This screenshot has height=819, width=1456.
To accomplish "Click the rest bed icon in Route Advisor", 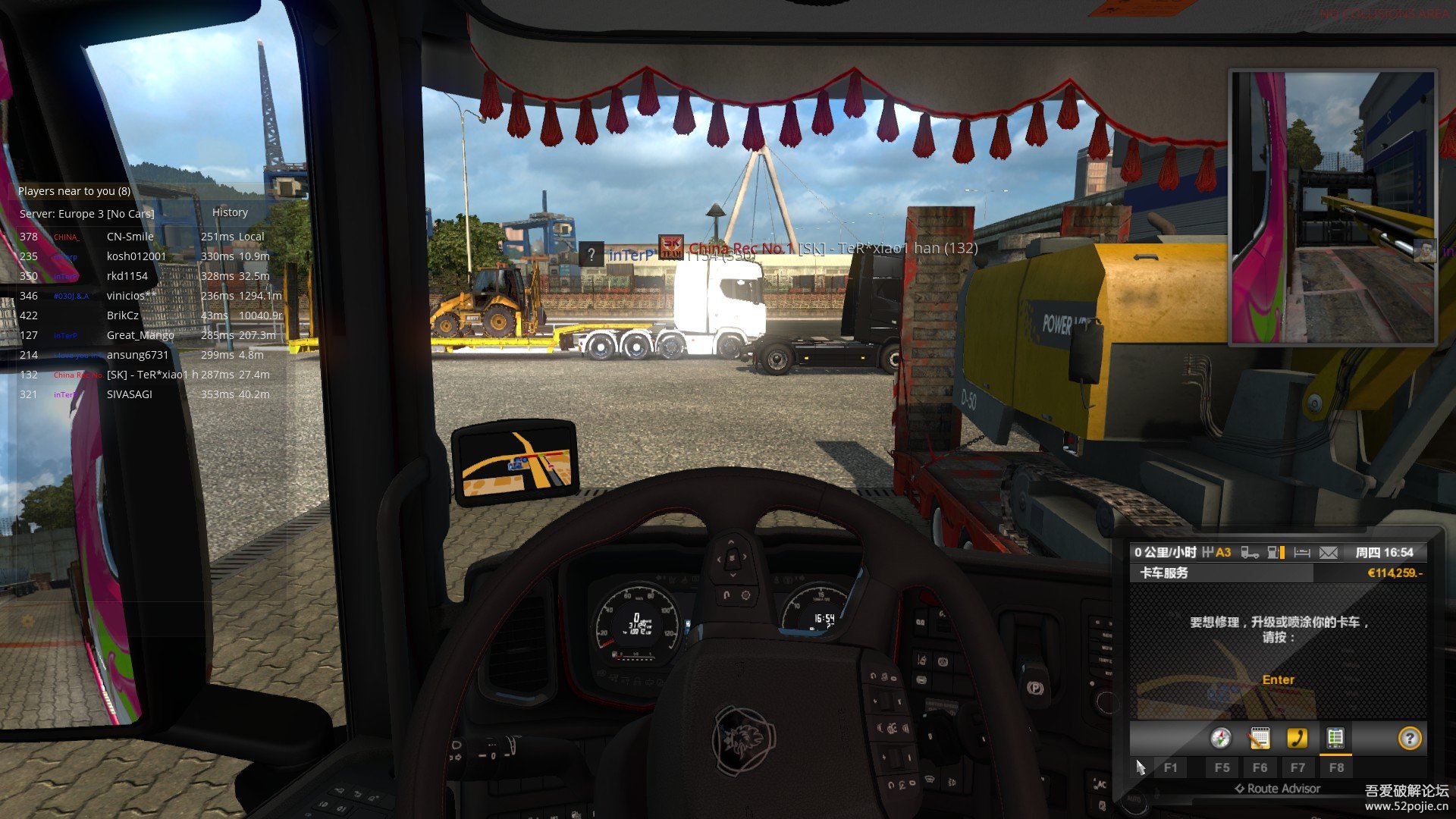I will pos(1302,553).
